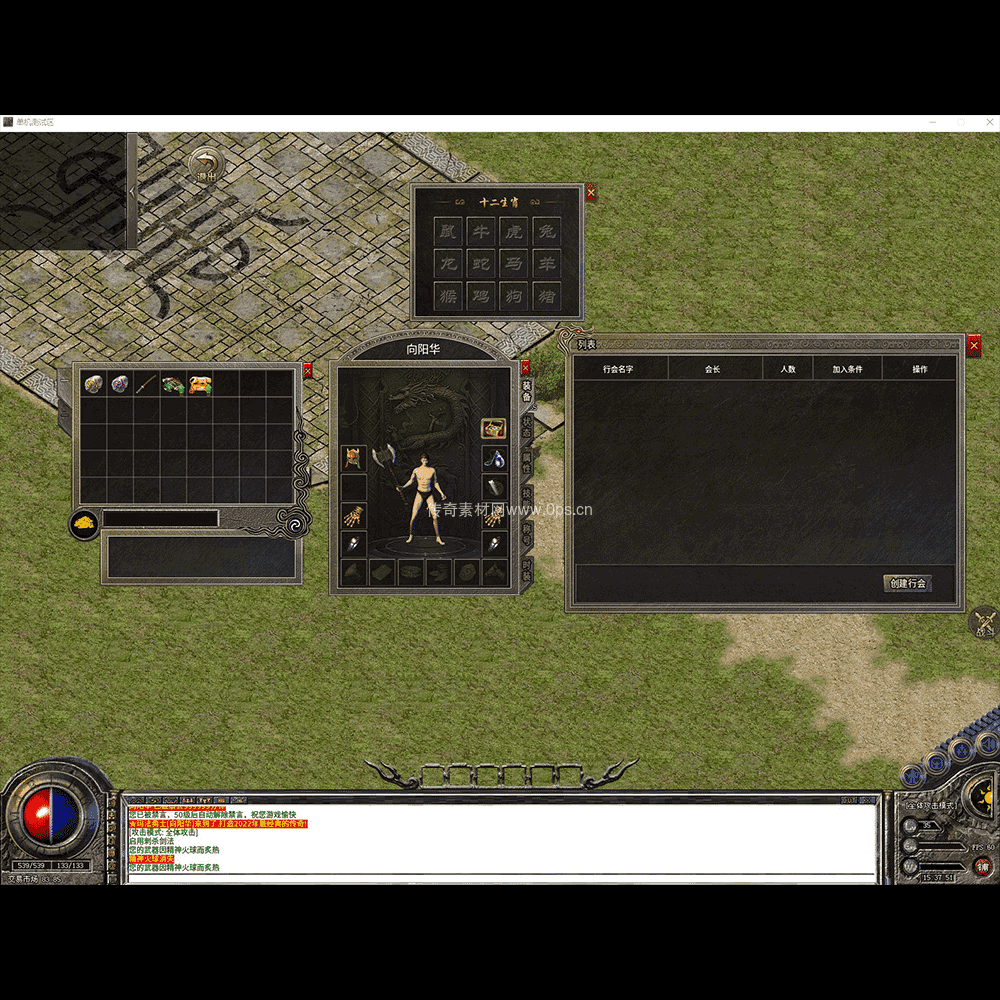
Task: Choose the 猪 pig zodiac tile
Action: tap(546, 297)
